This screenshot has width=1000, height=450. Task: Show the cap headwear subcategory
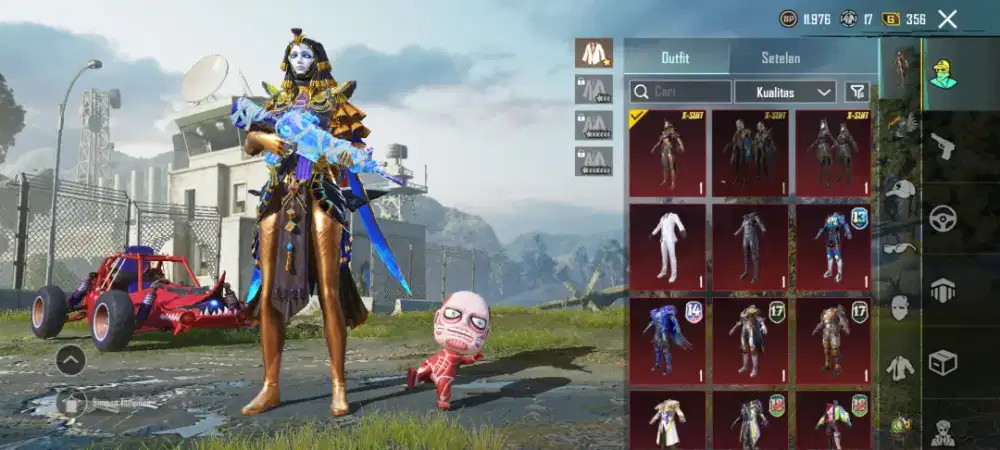901,188
